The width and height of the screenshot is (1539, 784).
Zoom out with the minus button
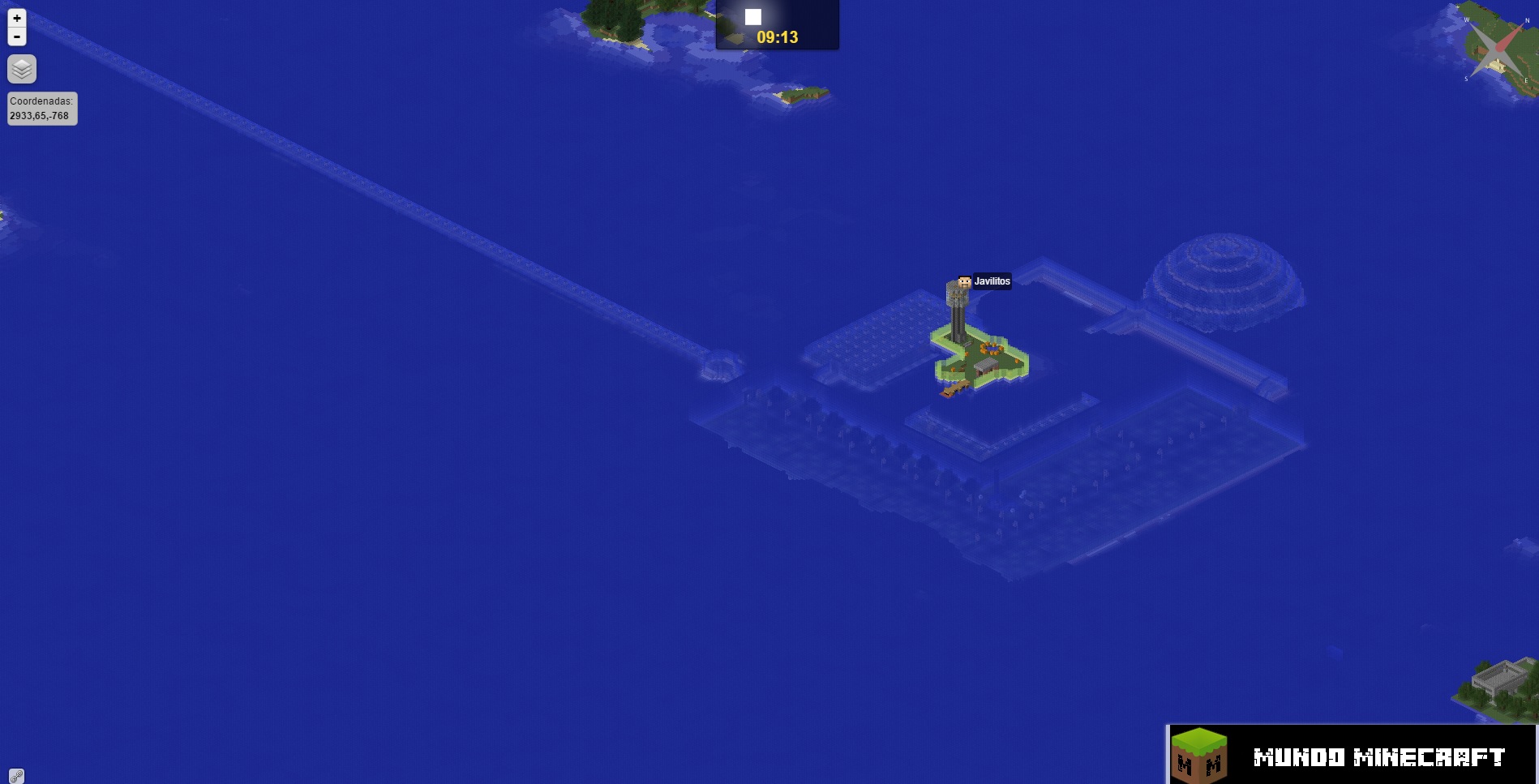pyautogui.click(x=17, y=36)
